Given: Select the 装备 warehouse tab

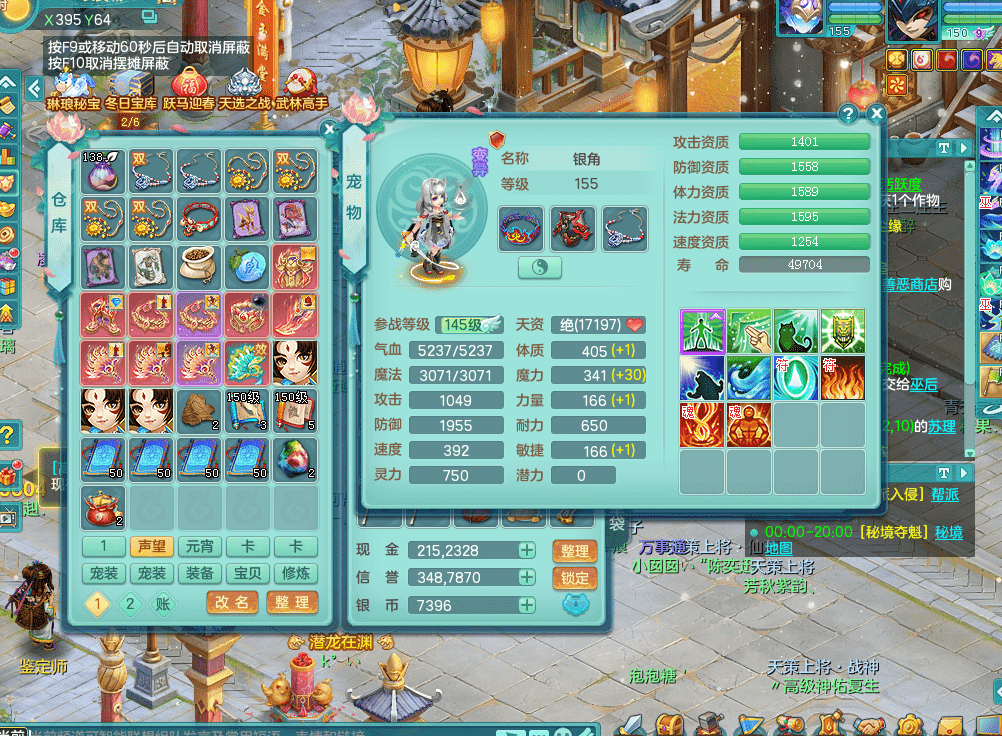Looking at the screenshot, I should coord(200,574).
